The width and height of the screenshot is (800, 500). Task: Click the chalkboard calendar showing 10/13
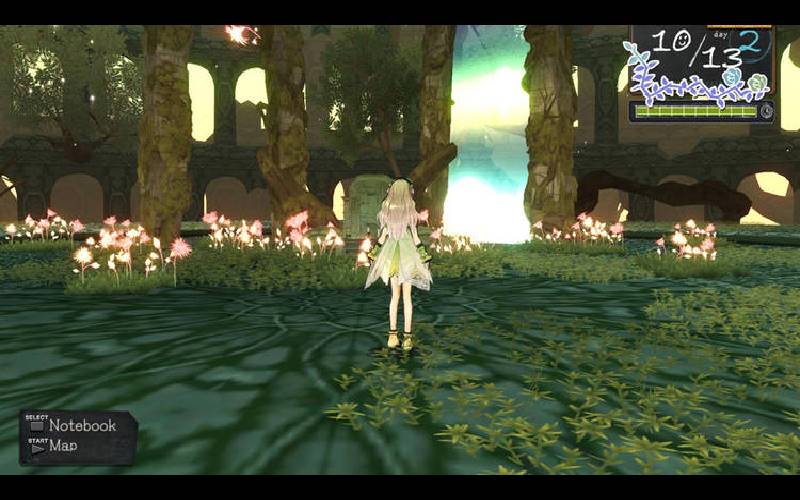coord(700,62)
